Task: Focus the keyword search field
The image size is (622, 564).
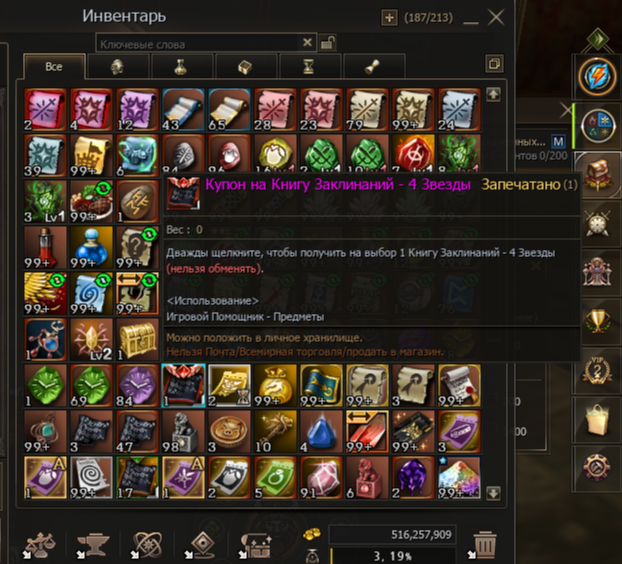Action: tap(200, 43)
